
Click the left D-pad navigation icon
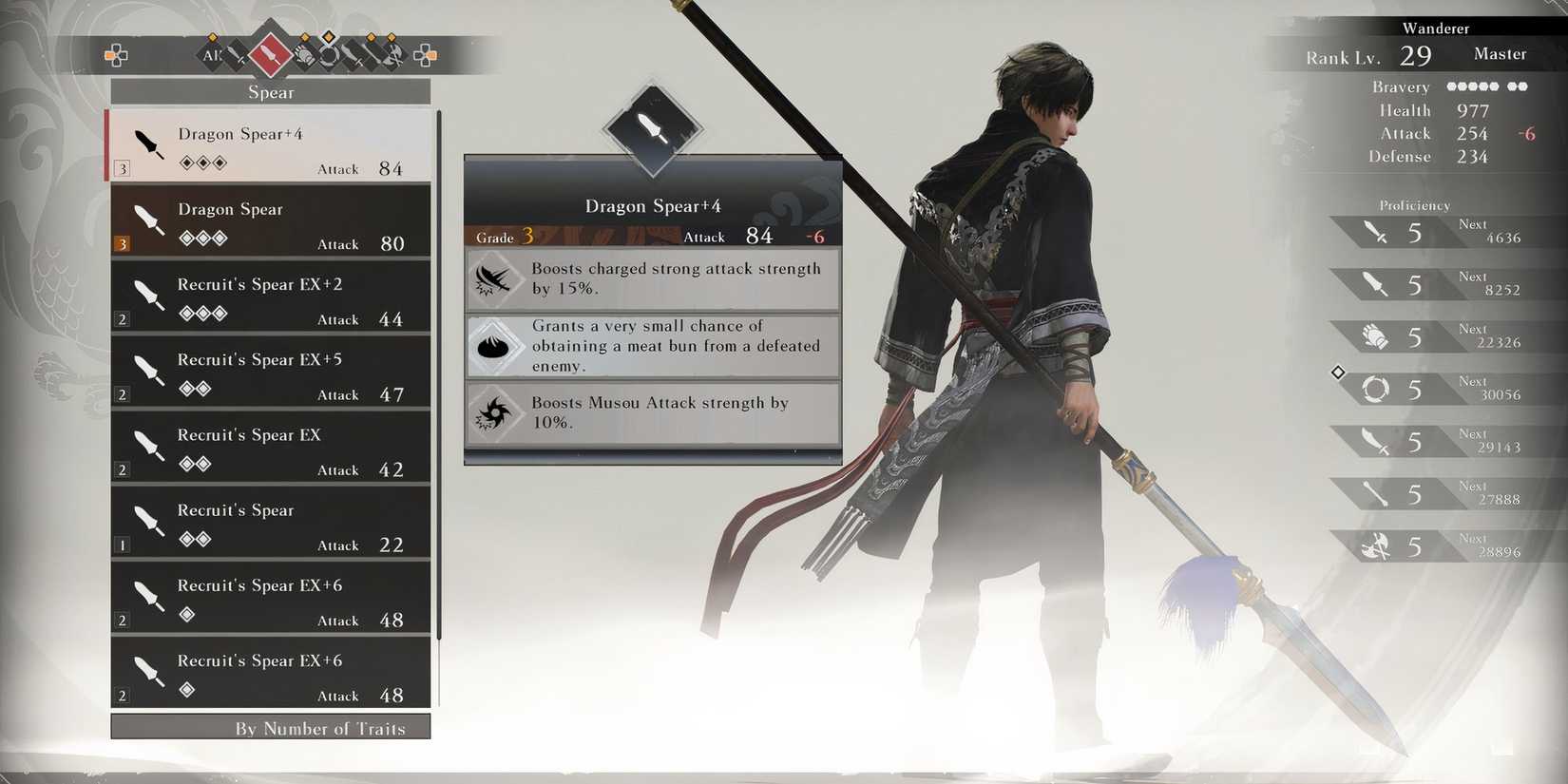(x=117, y=55)
